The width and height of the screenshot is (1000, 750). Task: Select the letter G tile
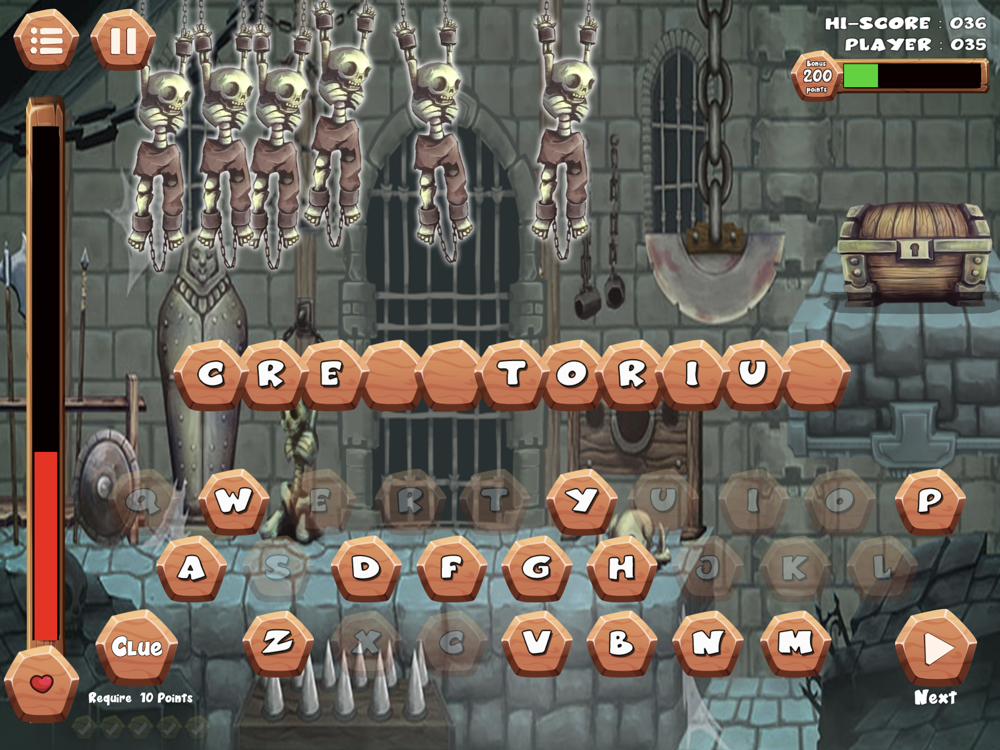point(537,569)
